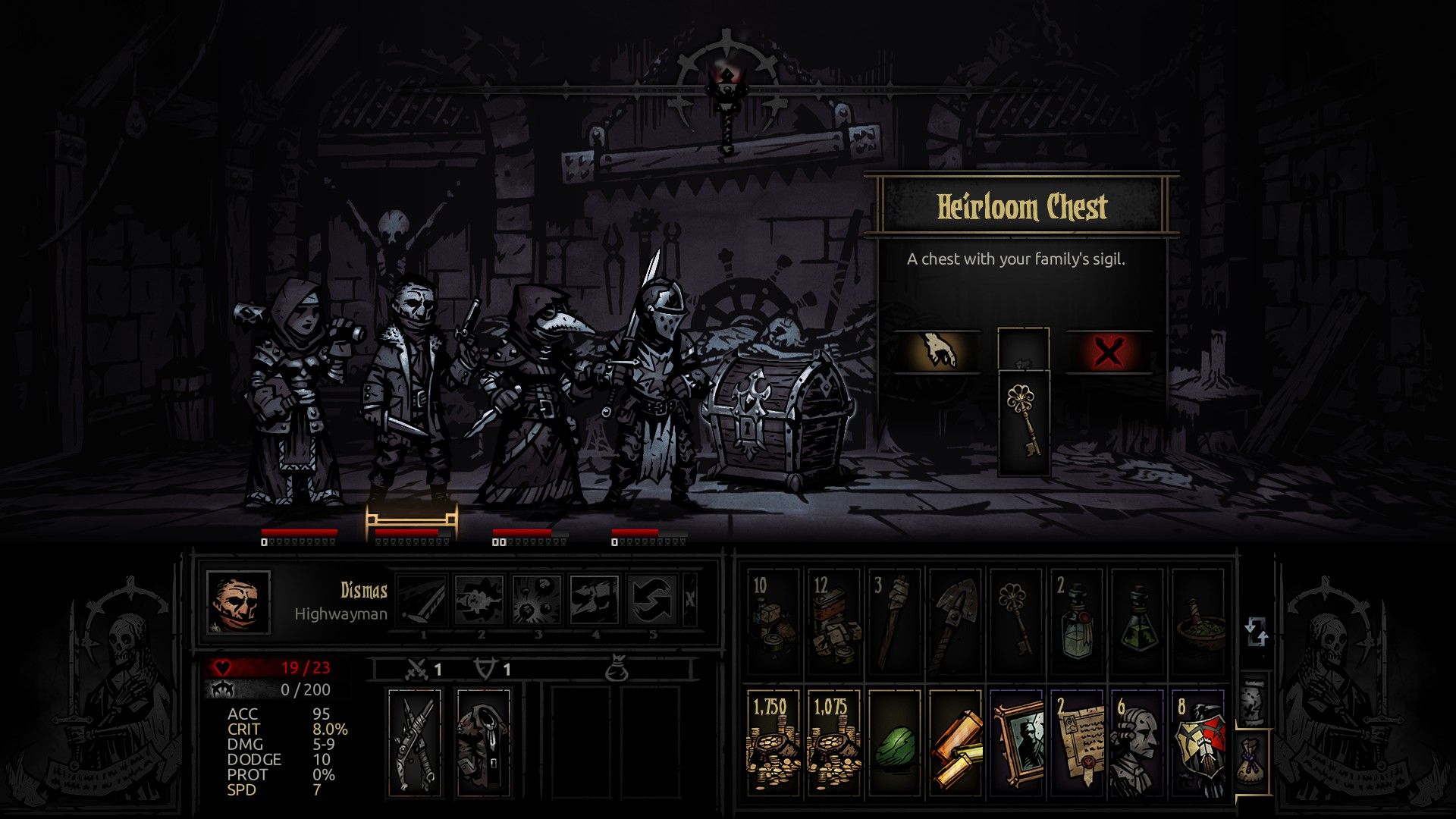Click the inventory swap arrows icon

pos(1257,633)
